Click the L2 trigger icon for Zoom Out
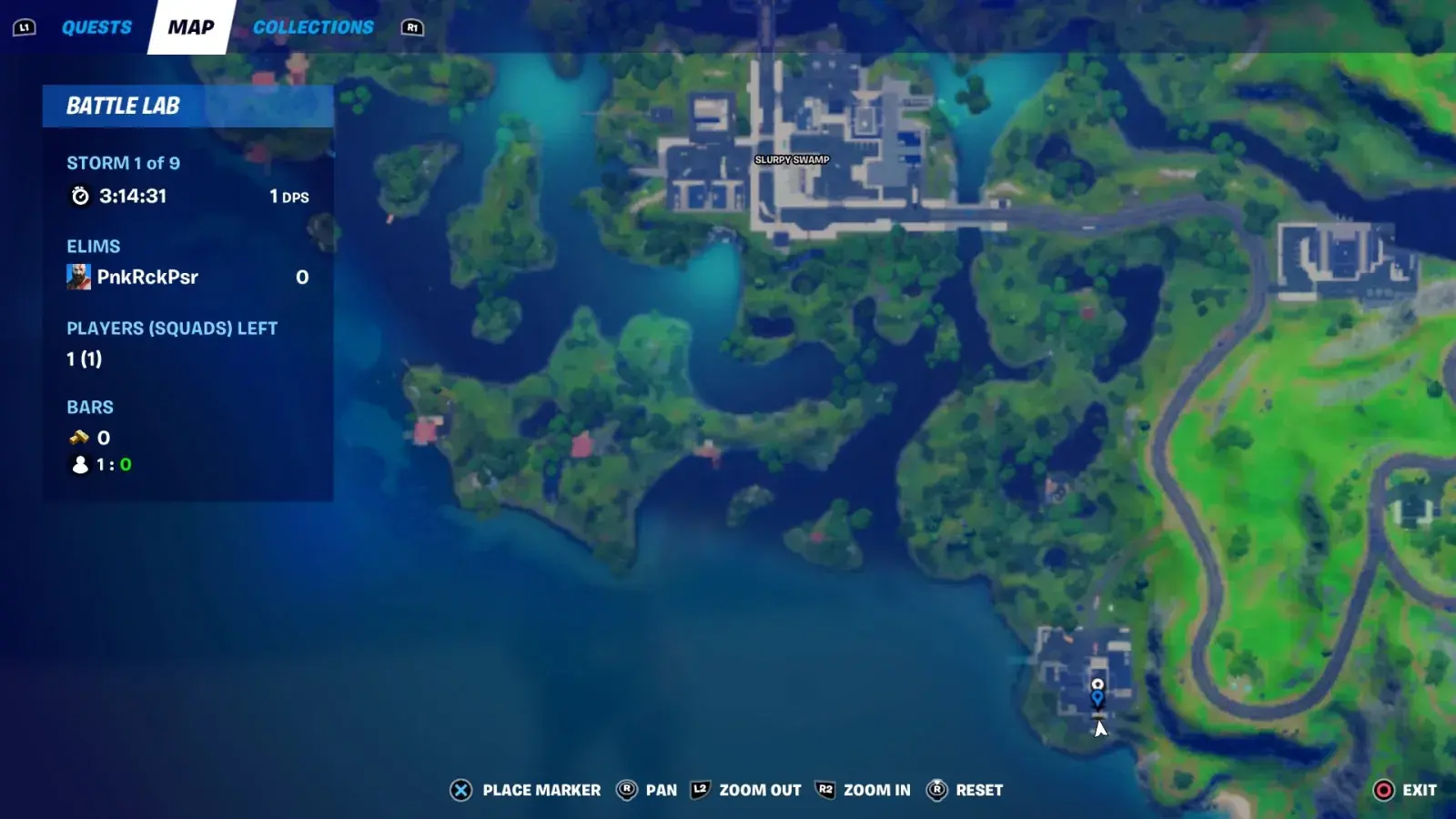The width and height of the screenshot is (1456, 819). [x=701, y=790]
